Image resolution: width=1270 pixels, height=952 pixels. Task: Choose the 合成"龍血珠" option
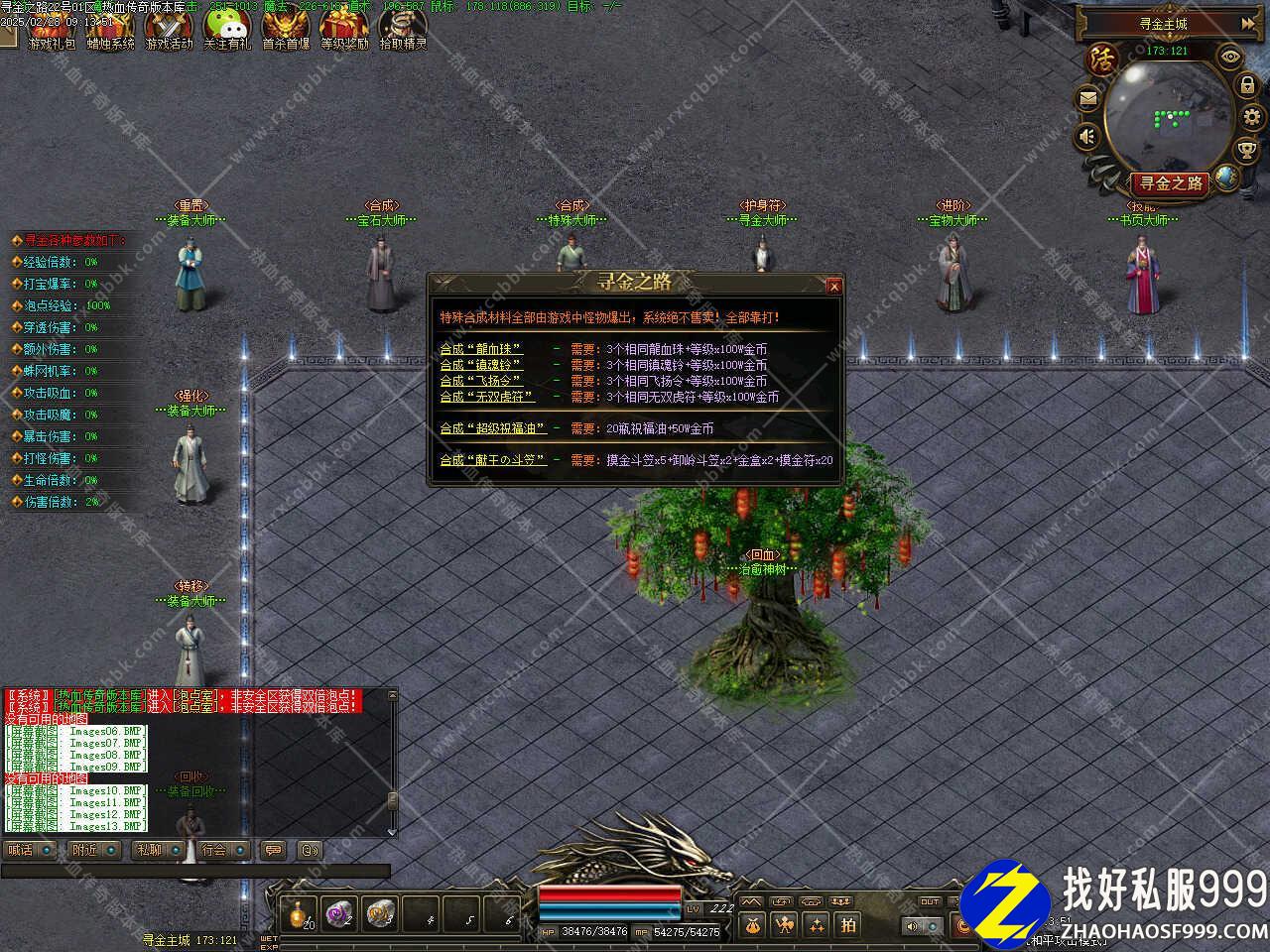(x=481, y=349)
